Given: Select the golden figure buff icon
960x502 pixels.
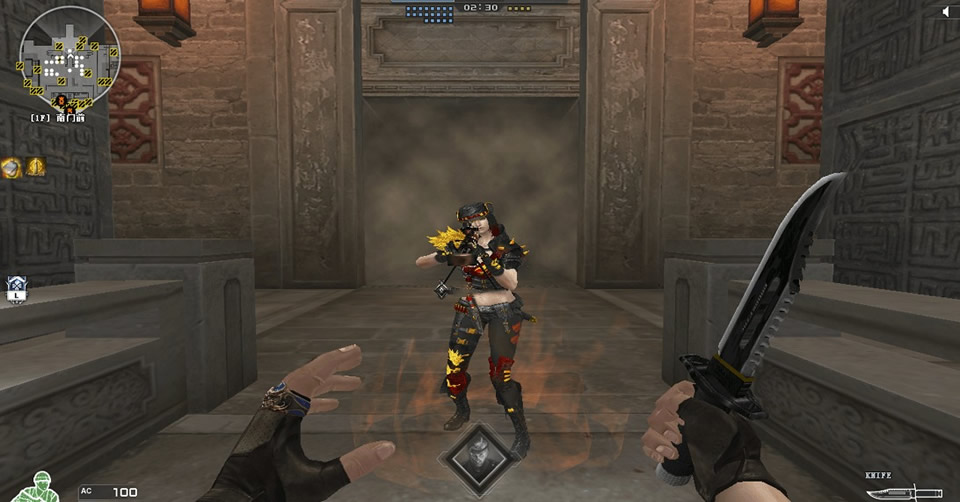Looking at the screenshot, I should (x=36, y=166).
